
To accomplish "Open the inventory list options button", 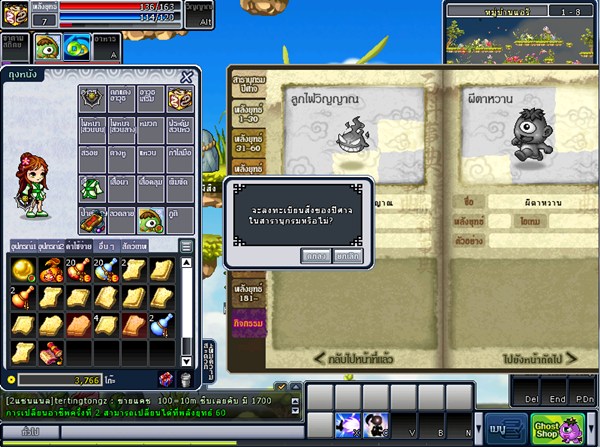I will [x=186, y=246].
